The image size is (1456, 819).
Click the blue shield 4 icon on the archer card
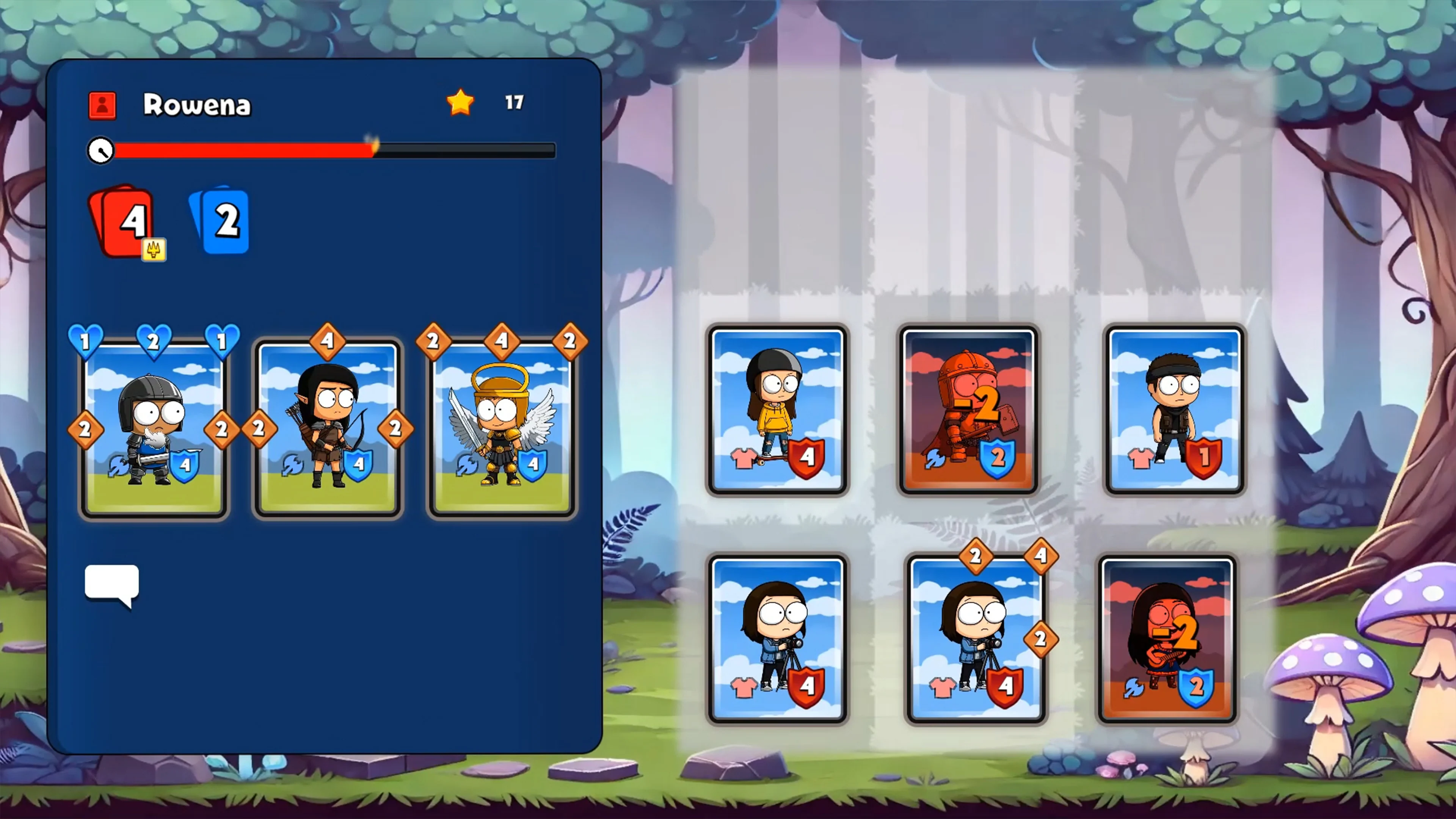click(360, 464)
